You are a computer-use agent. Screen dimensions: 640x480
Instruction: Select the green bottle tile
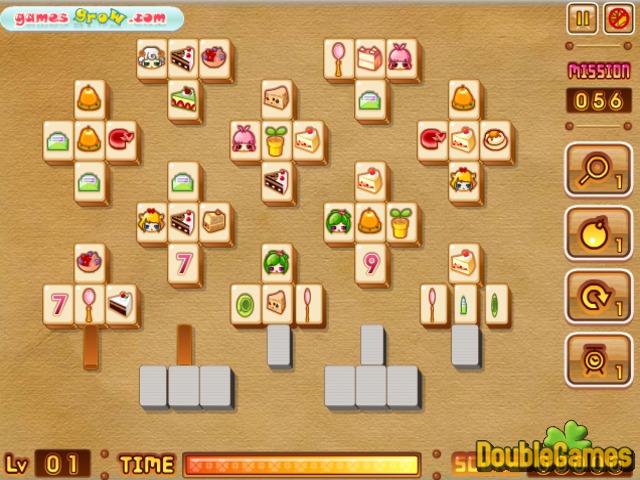pyautogui.click(x=464, y=303)
